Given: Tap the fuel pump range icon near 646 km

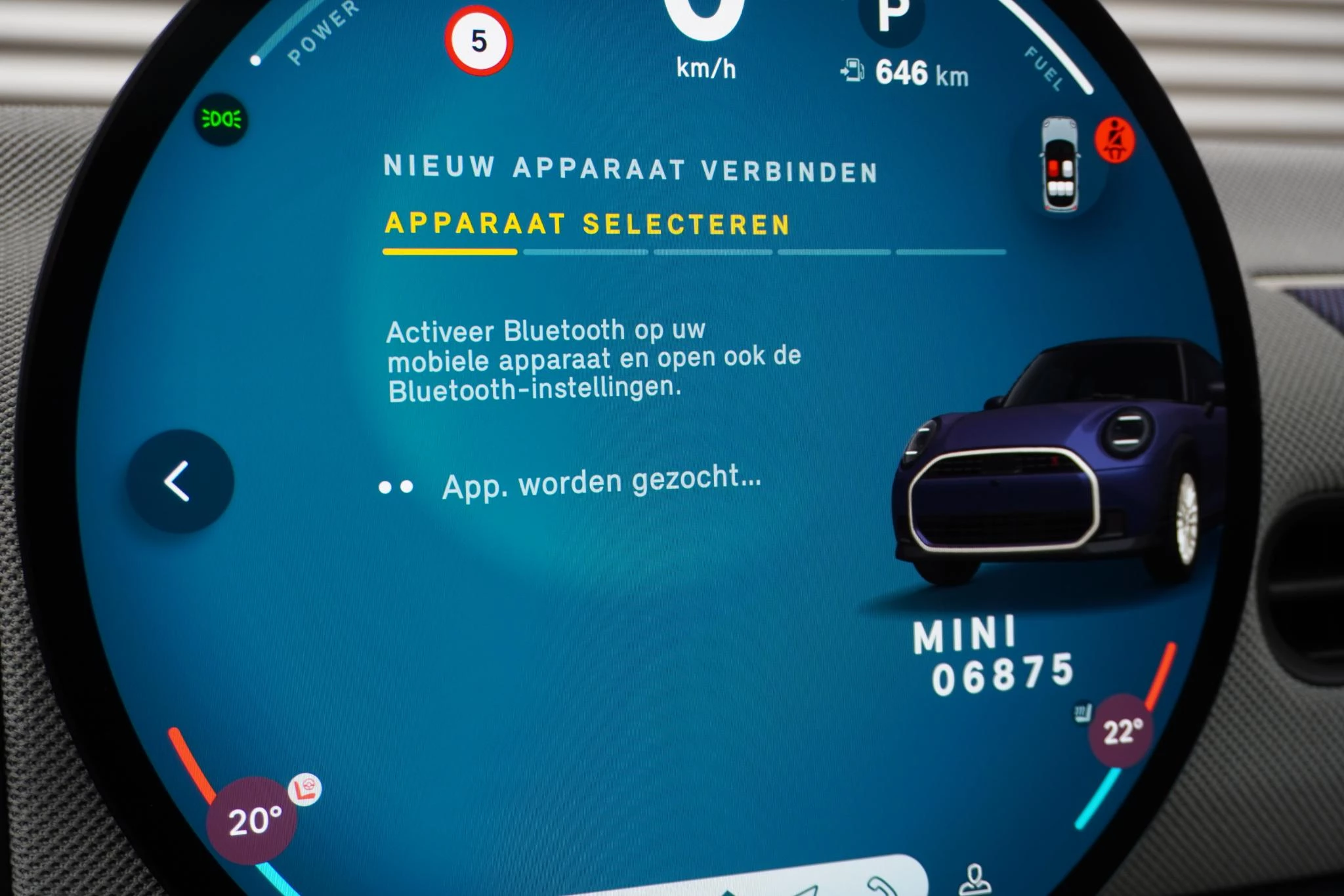Looking at the screenshot, I should (x=853, y=68).
